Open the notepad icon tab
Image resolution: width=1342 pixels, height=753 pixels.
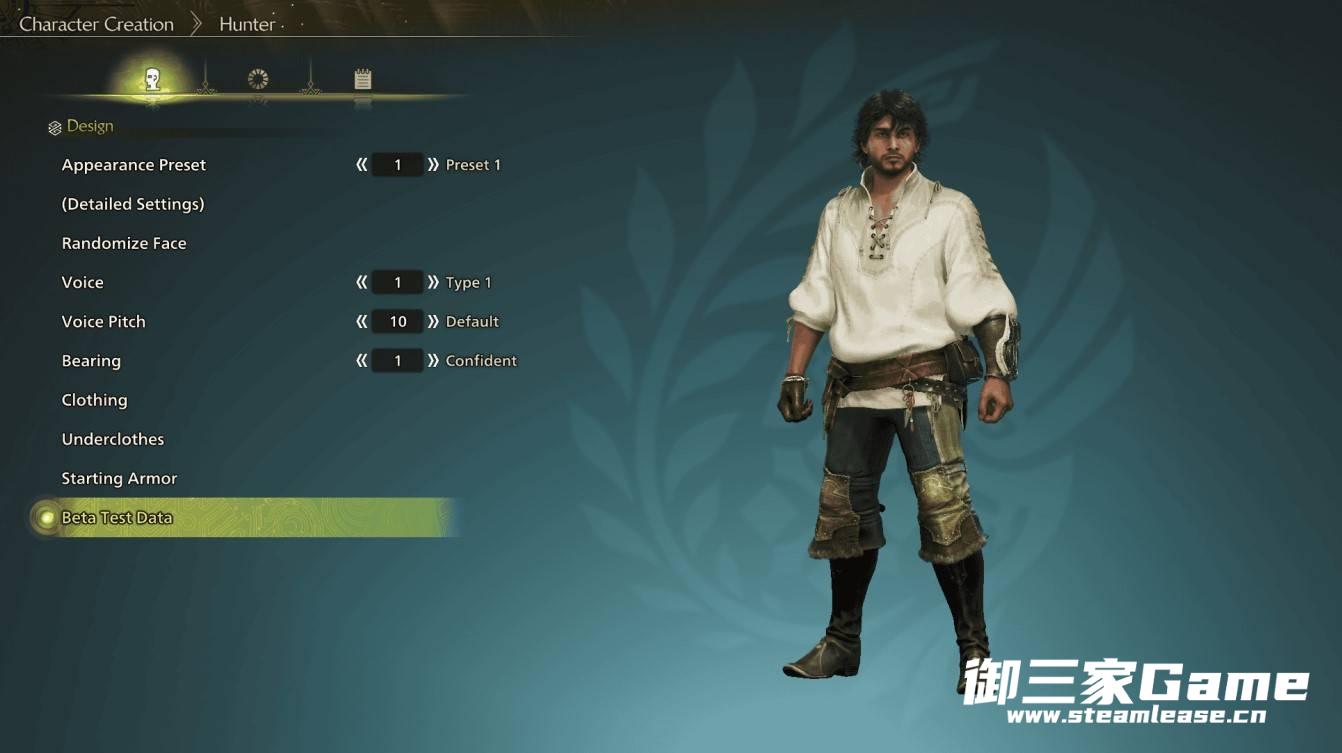[363, 79]
